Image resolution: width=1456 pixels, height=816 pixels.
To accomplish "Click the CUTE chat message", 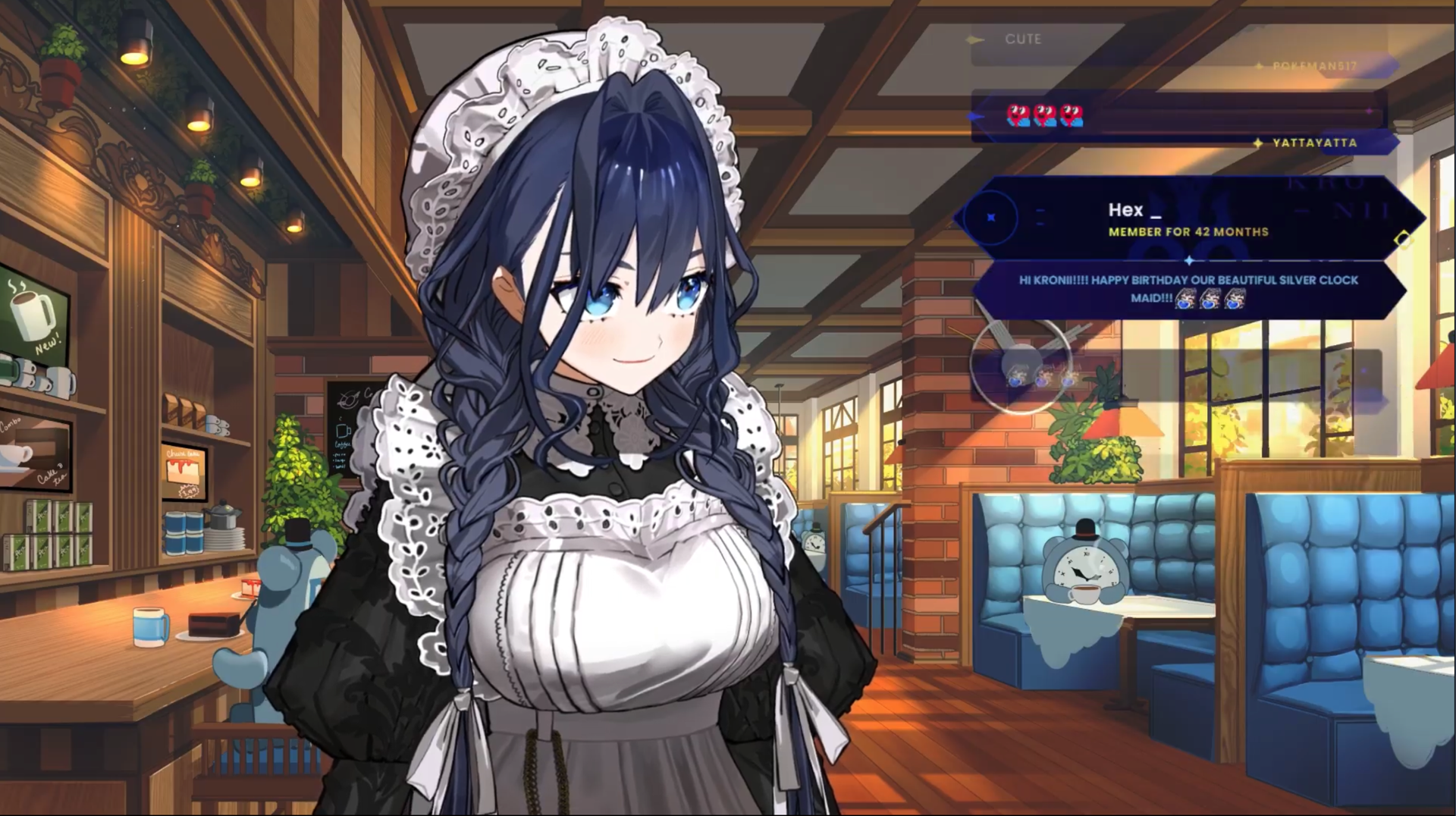I will pyautogui.click(x=1022, y=39).
